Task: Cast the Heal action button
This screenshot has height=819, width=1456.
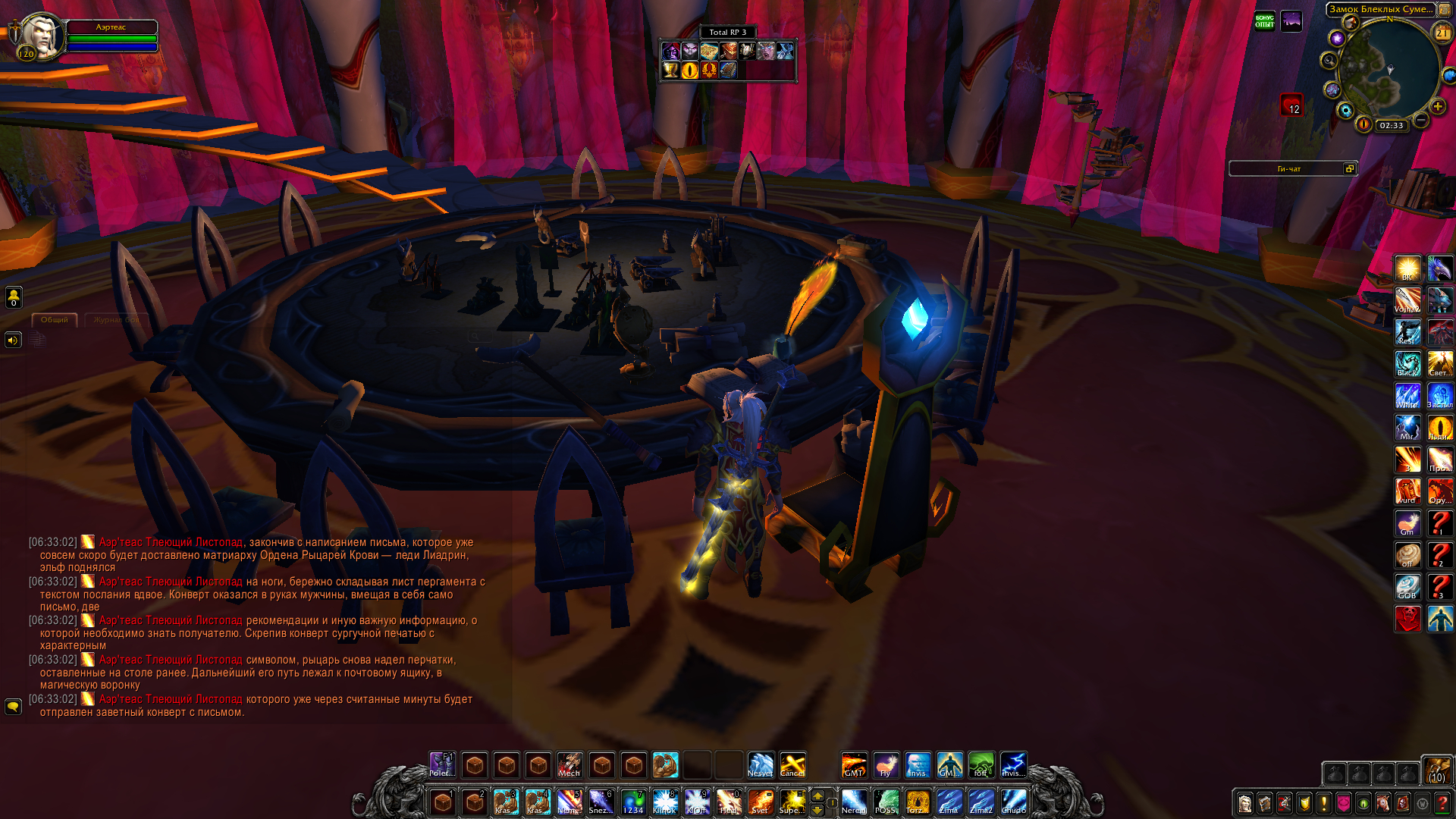Action: [x=729, y=802]
